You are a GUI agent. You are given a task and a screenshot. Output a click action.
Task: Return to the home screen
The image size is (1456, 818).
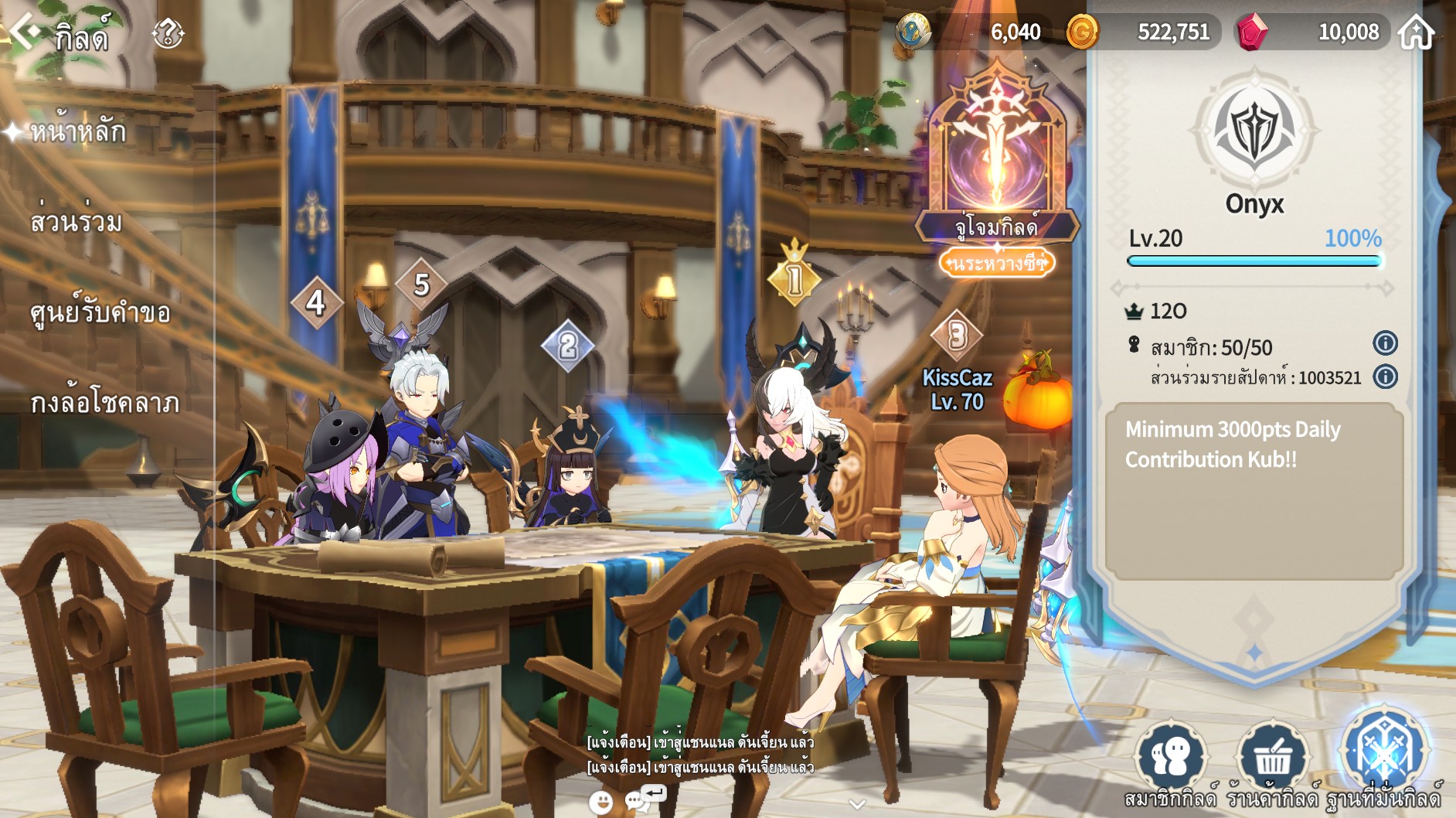click(x=1417, y=32)
